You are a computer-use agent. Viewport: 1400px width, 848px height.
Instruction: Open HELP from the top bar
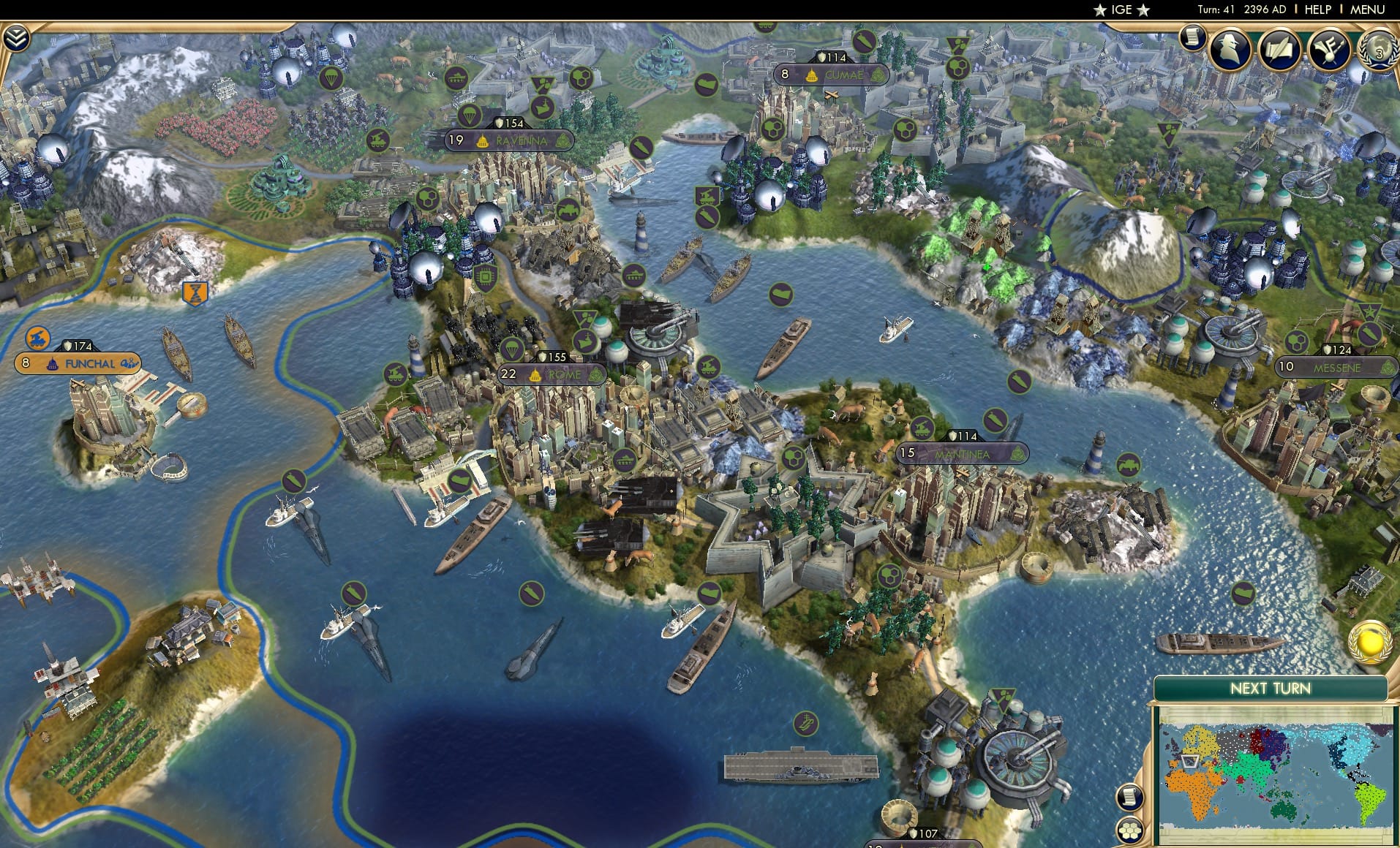point(1317,10)
